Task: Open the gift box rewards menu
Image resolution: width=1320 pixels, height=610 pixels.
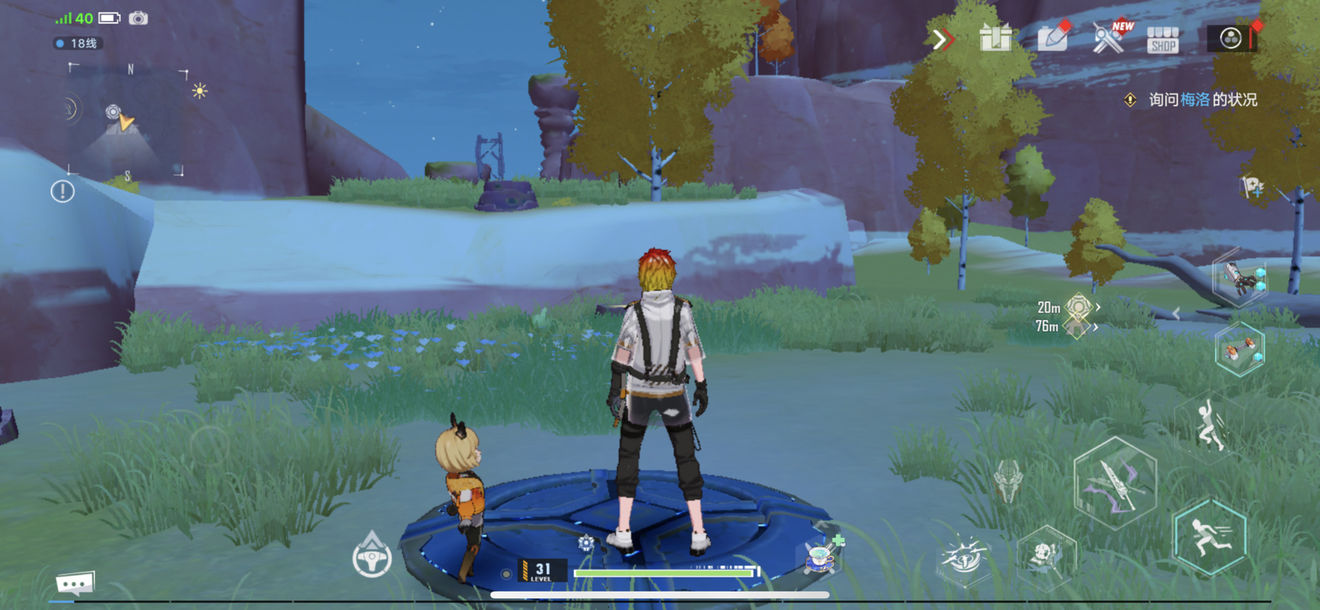Action: (995, 39)
